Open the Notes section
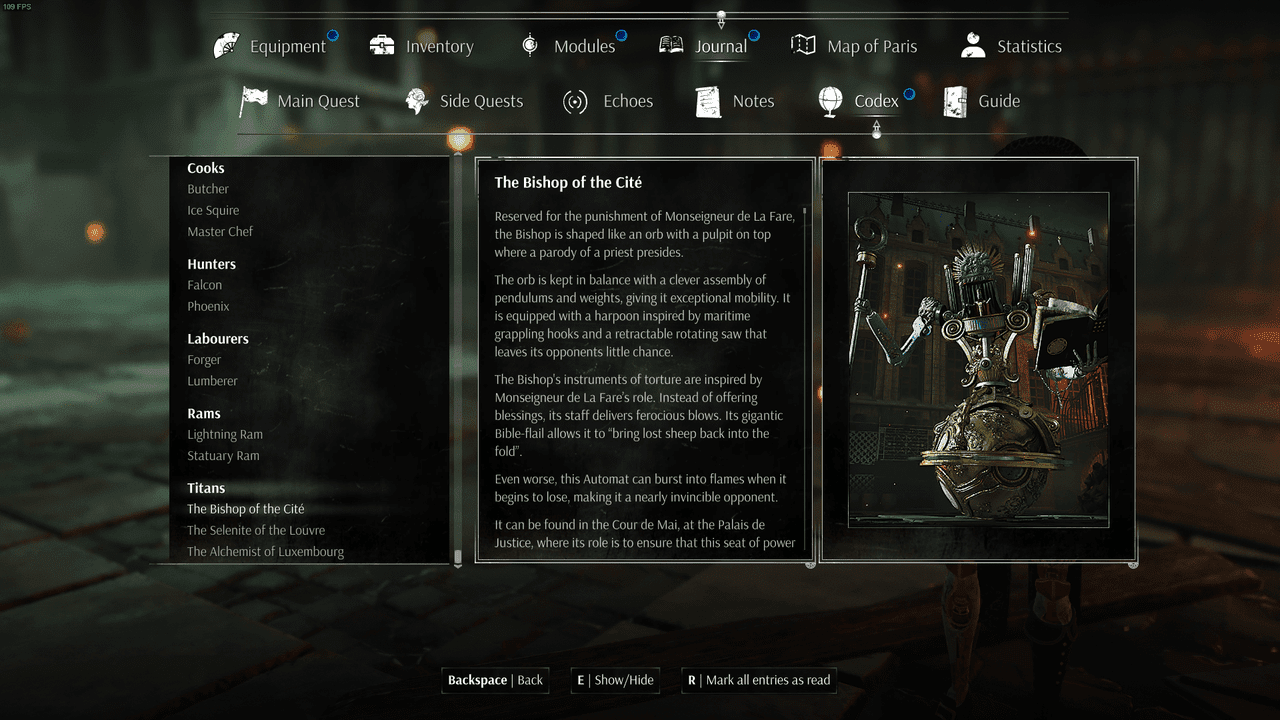Screen dimensions: 1280x720 pos(735,101)
